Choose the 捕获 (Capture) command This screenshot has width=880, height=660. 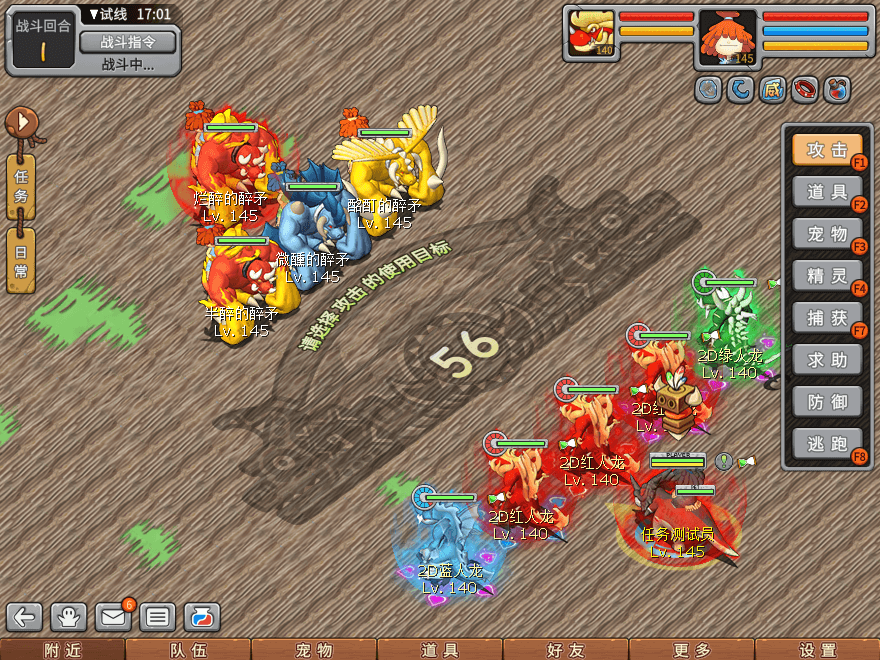pyautogui.click(x=827, y=317)
